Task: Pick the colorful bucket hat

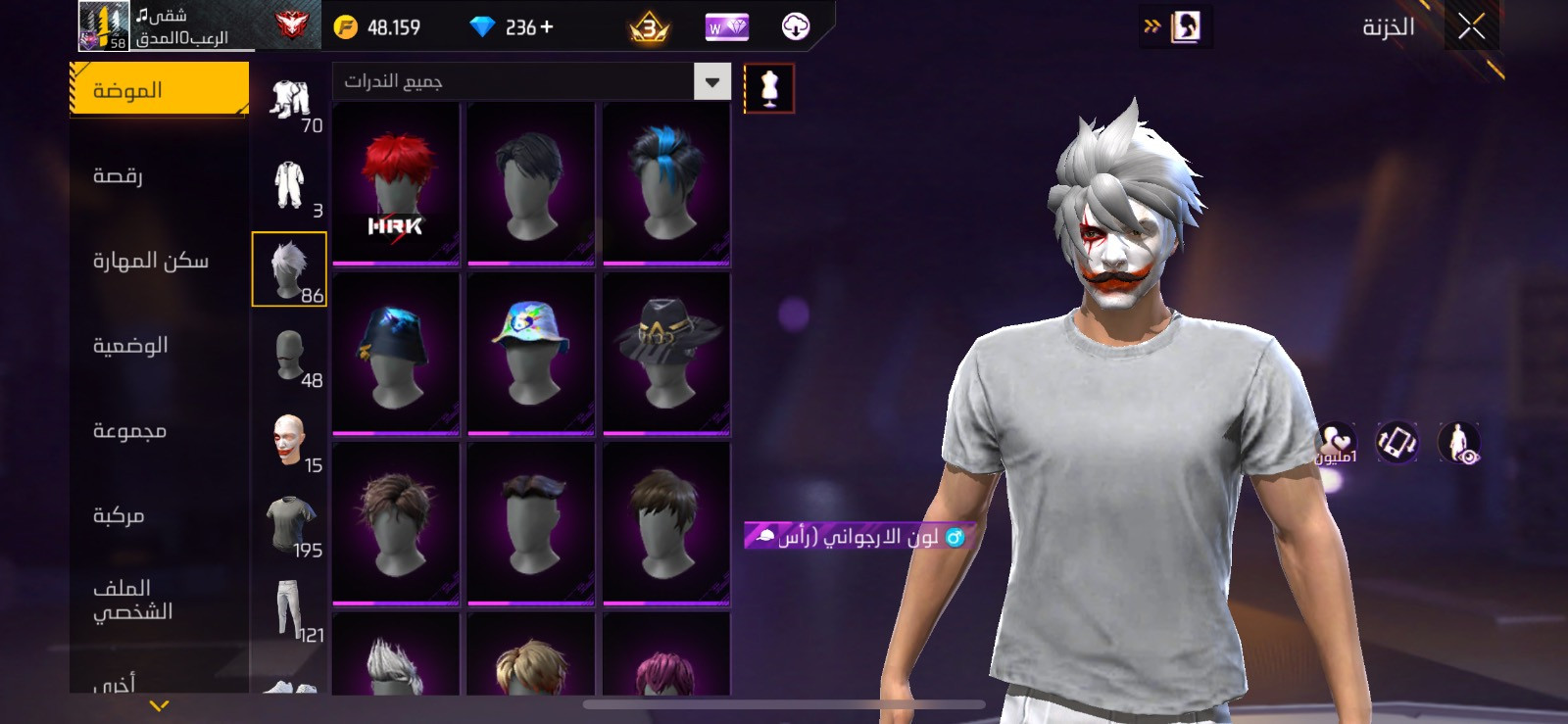Action: tap(531, 353)
